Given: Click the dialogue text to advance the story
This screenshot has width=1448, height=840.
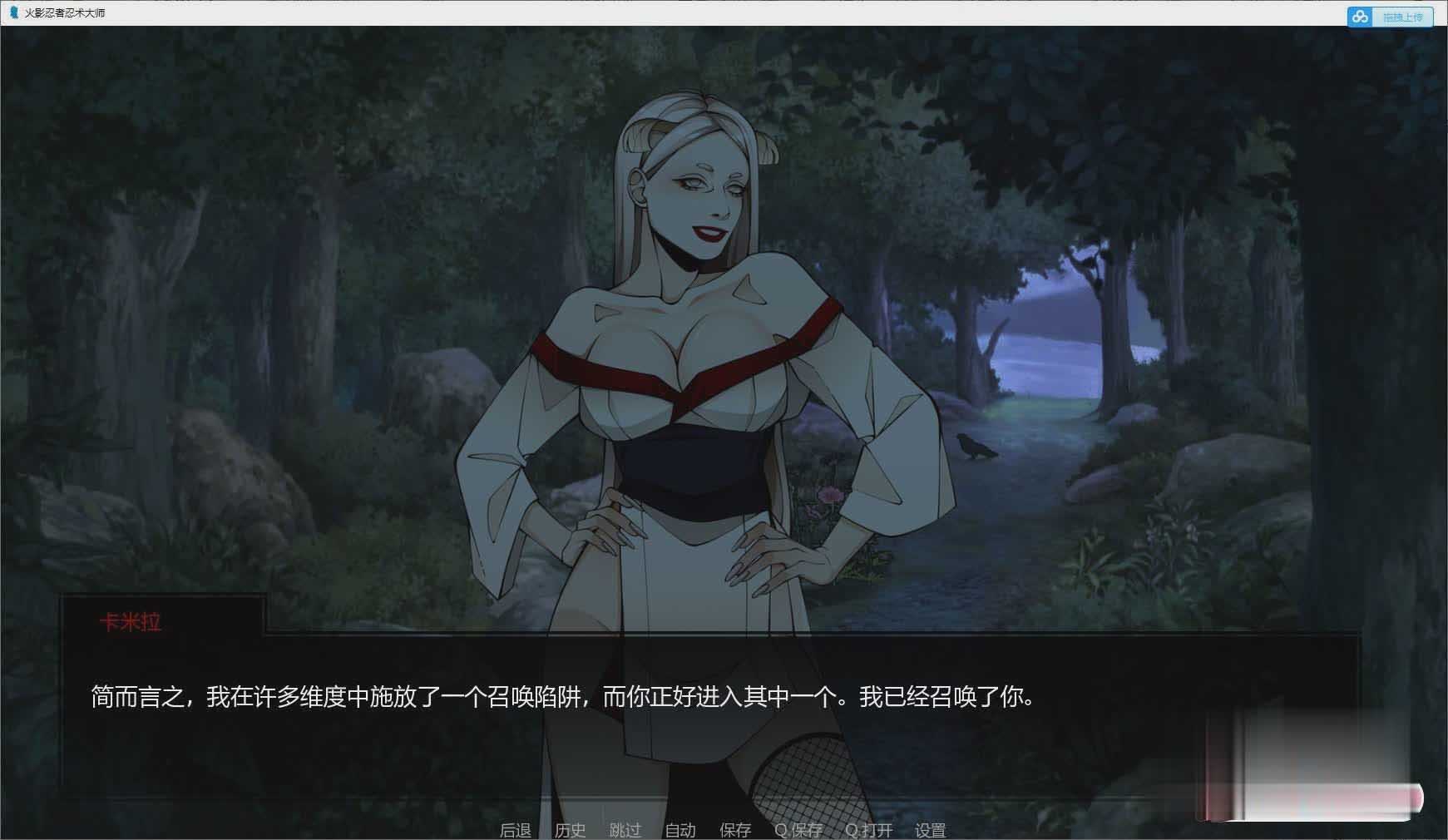Looking at the screenshot, I should 557,699.
